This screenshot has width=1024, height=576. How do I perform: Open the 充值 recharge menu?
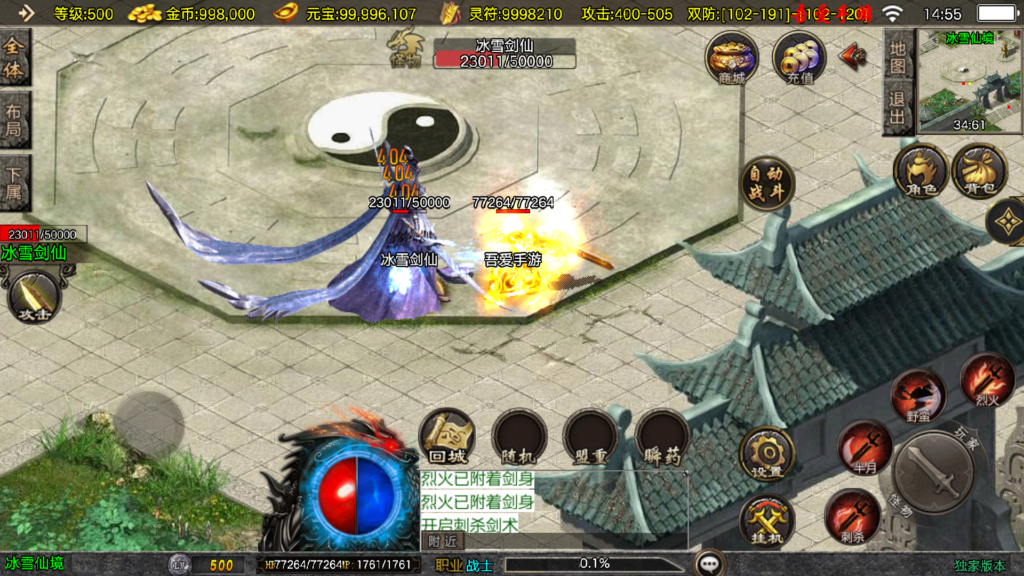click(x=799, y=57)
